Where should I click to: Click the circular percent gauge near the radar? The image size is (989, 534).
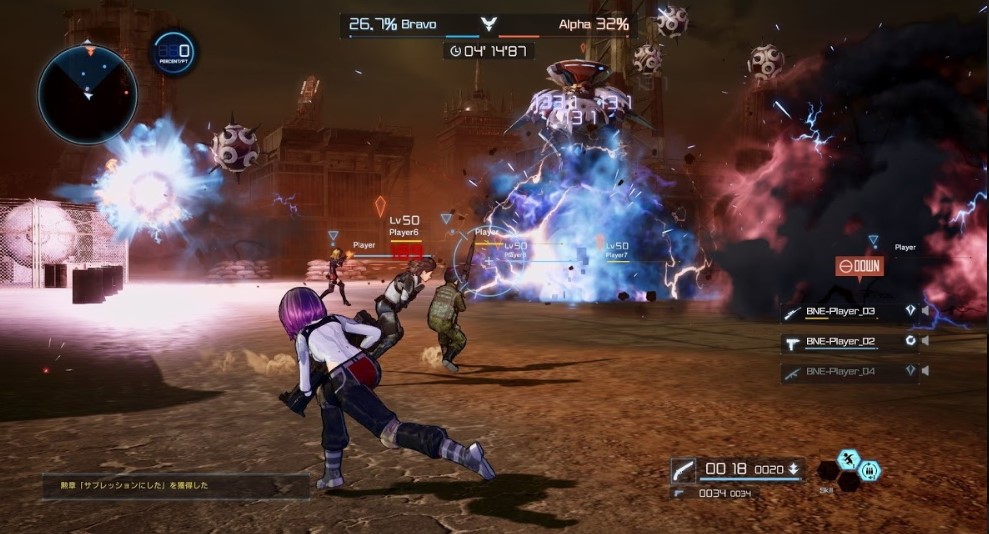click(174, 52)
